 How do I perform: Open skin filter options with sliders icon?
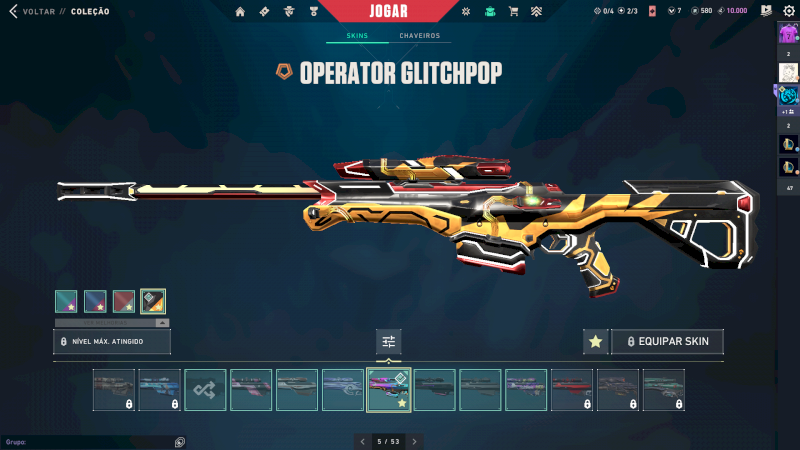tap(388, 342)
